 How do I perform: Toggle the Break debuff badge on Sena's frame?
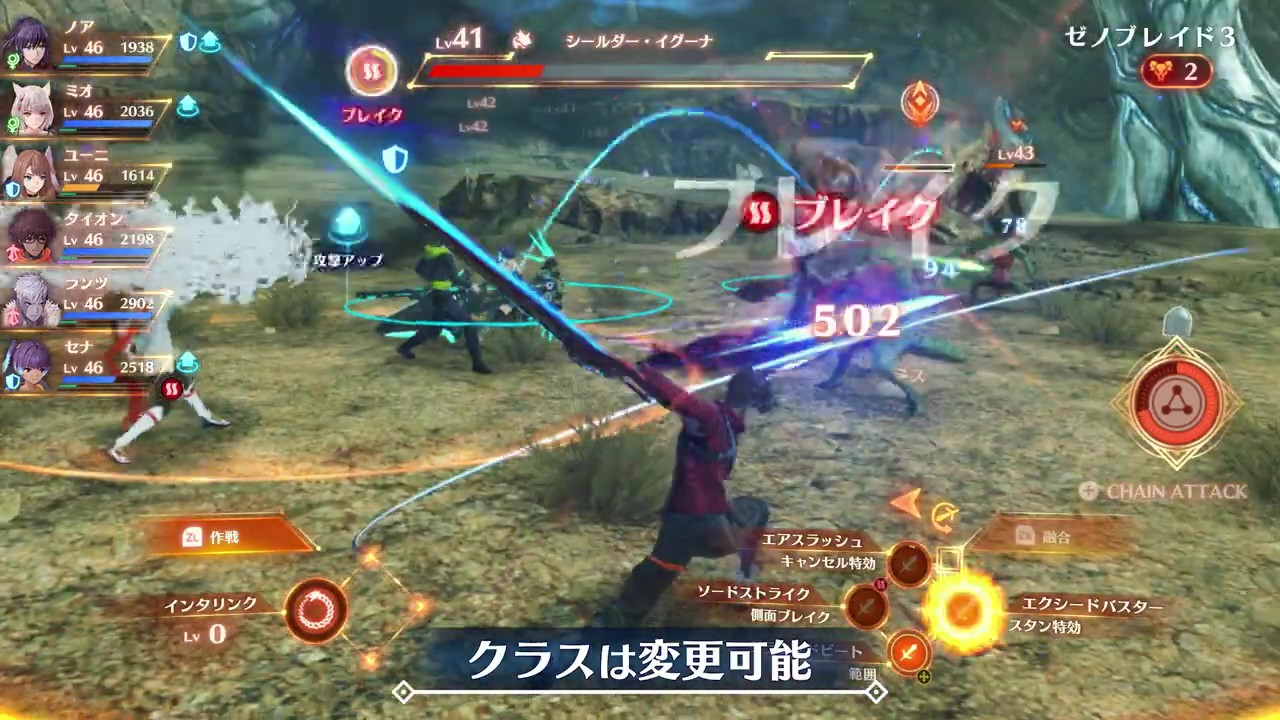pyautogui.click(x=172, y=390)
